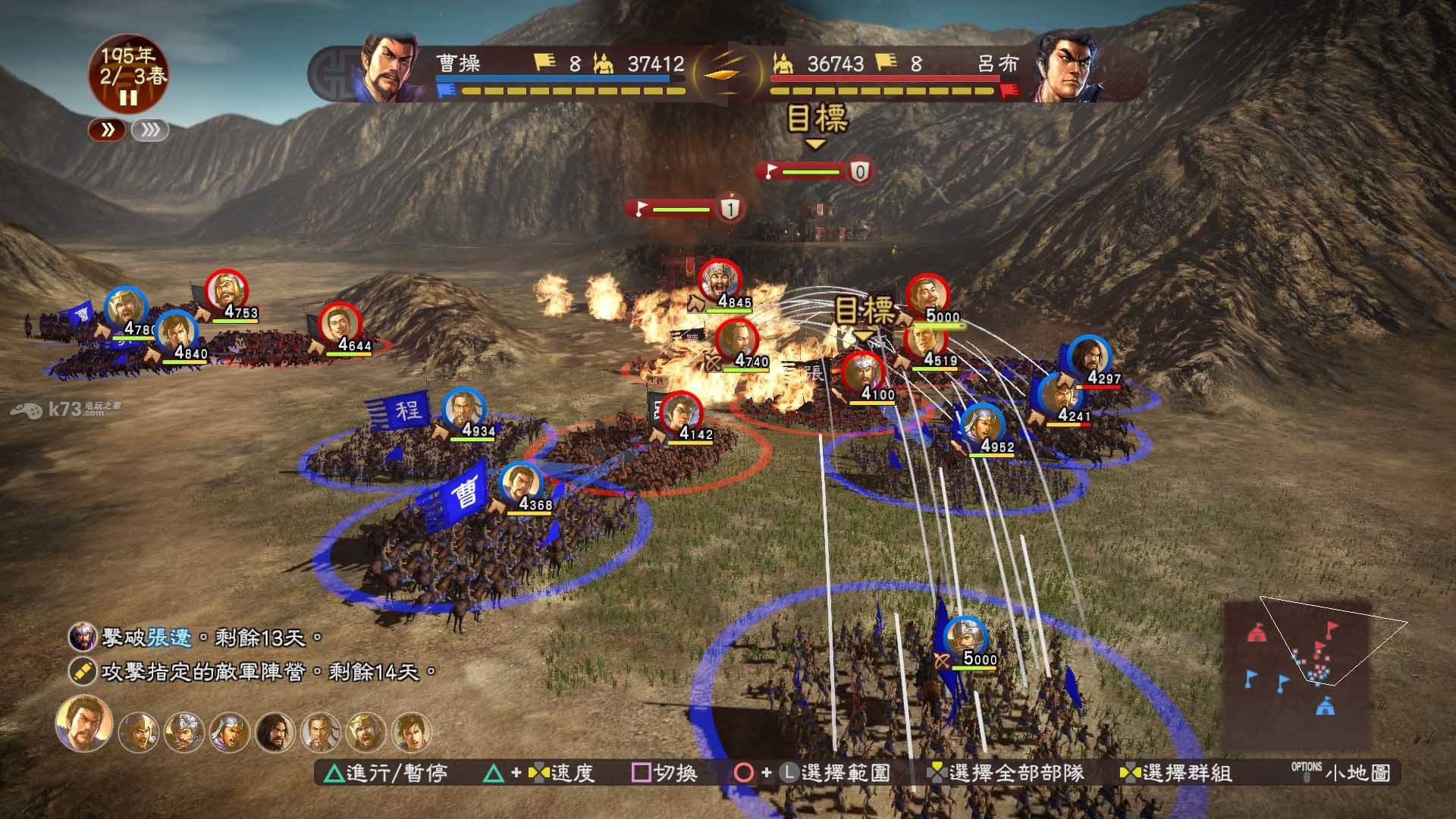Select the blue unit with 4934 troops
Image resolution: width=1456 pixels, height=819 pixels.
[463, 410]
